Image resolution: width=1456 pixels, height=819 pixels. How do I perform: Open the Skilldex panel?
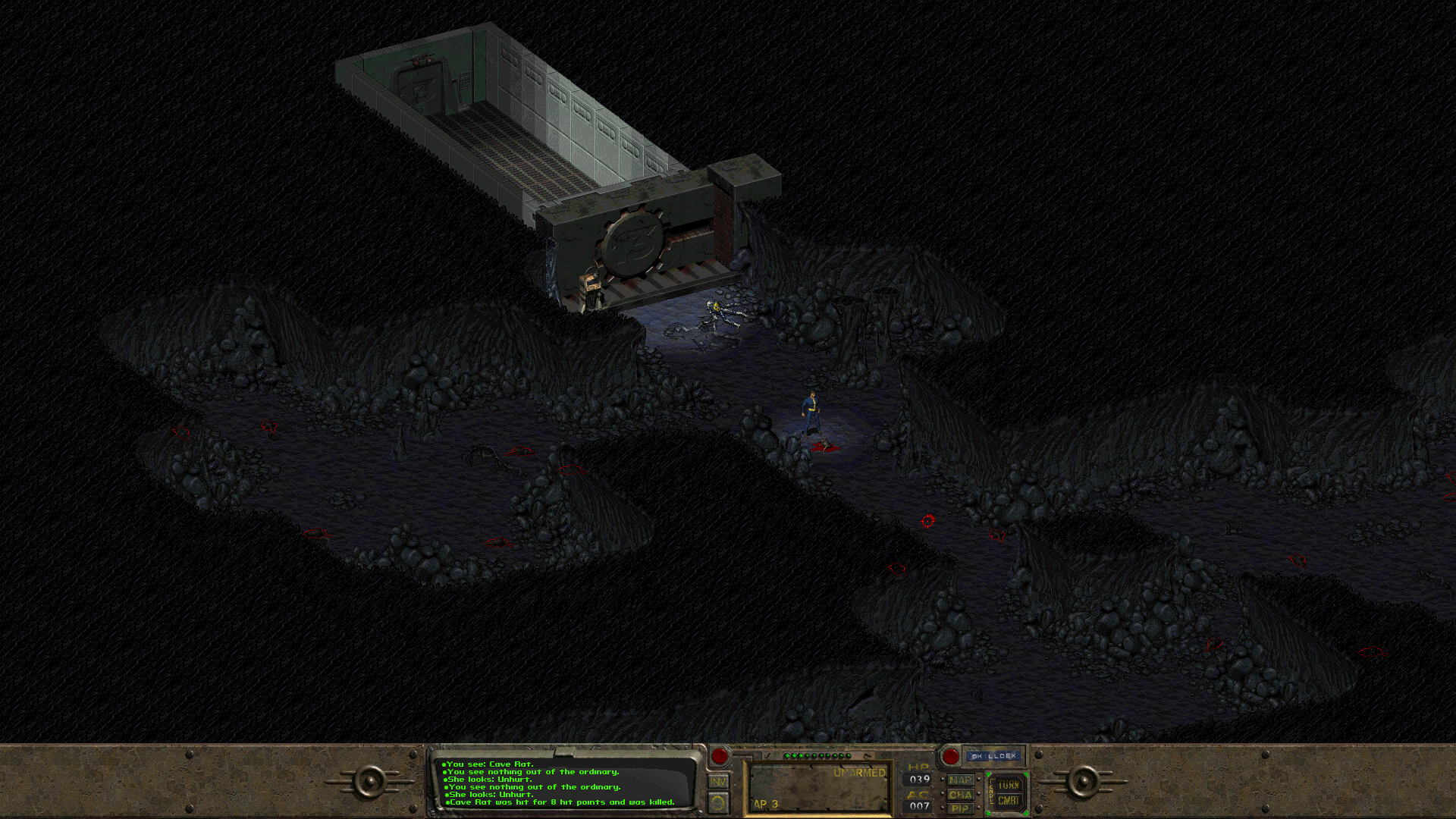click(x=993, y=756)
